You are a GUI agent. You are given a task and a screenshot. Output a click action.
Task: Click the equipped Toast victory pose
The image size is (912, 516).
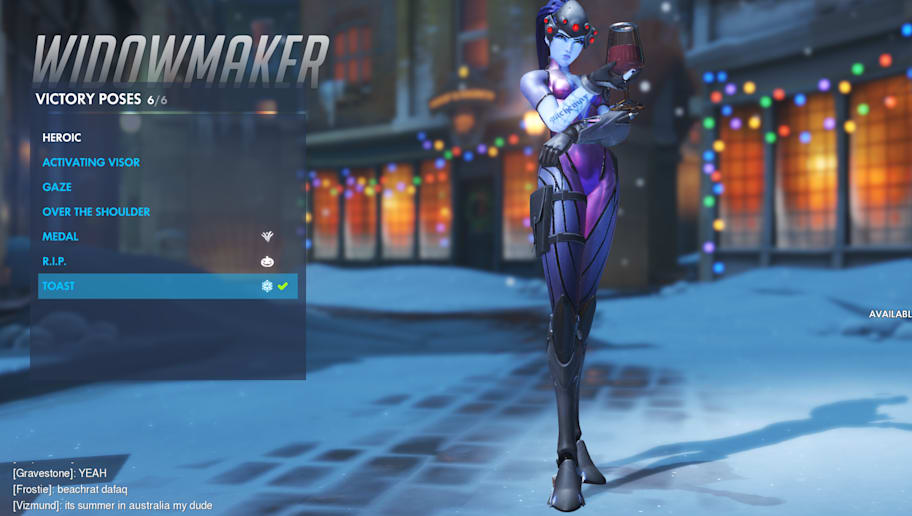[59, 286]
